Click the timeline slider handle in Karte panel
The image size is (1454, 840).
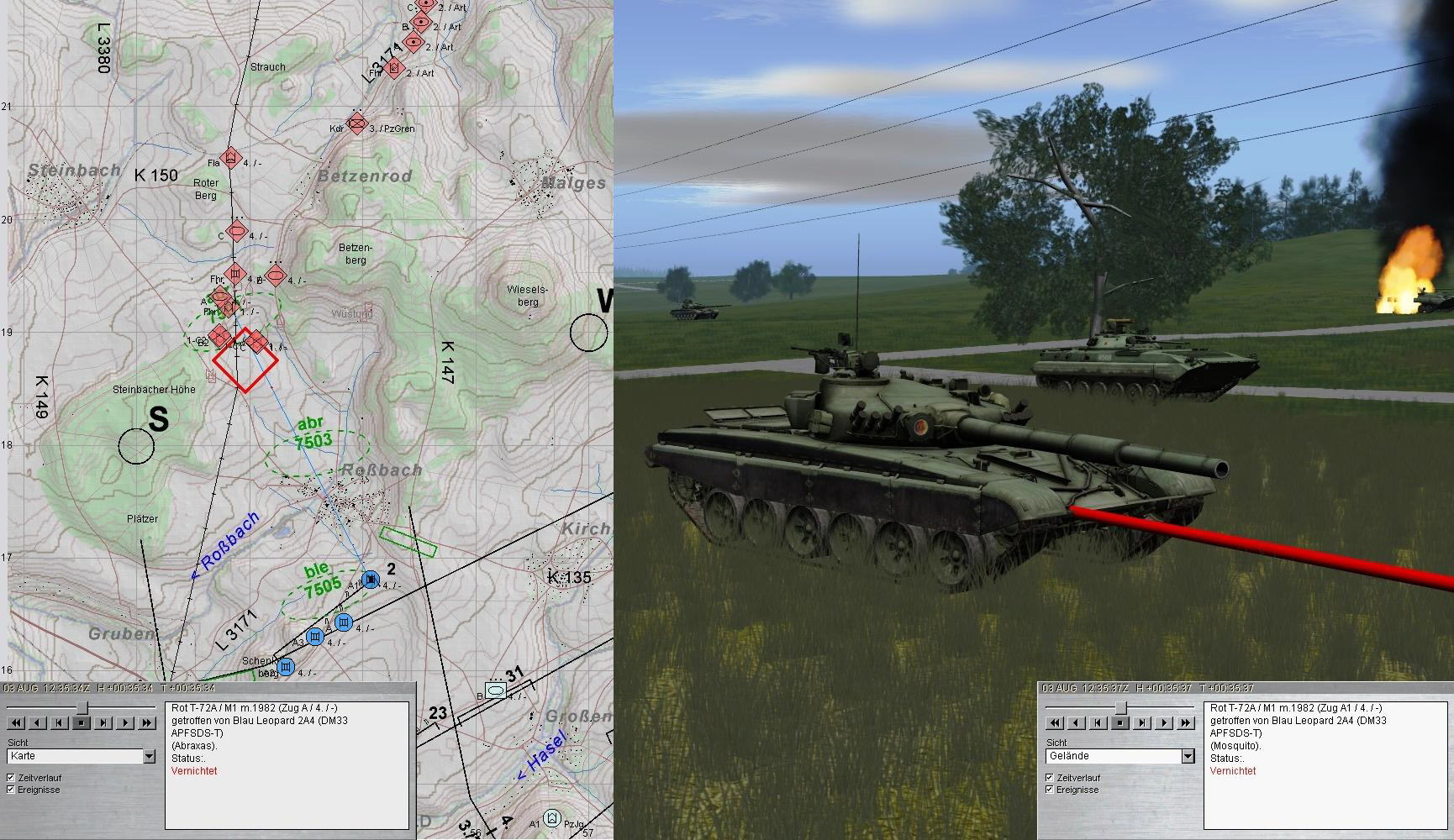82,707
